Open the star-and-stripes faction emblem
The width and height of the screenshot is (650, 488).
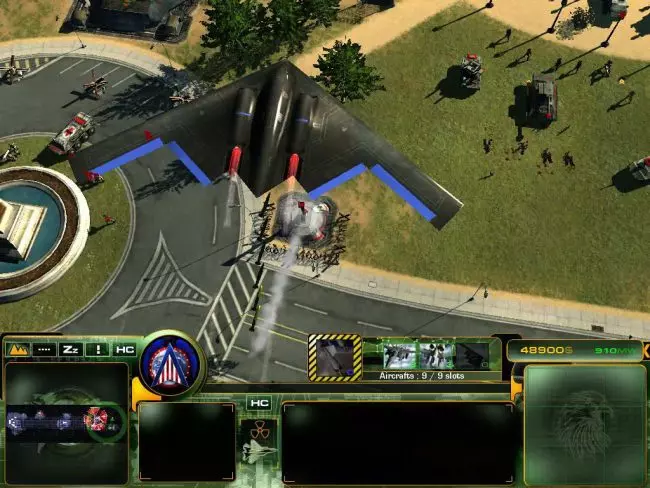click(x=171, y=364)
